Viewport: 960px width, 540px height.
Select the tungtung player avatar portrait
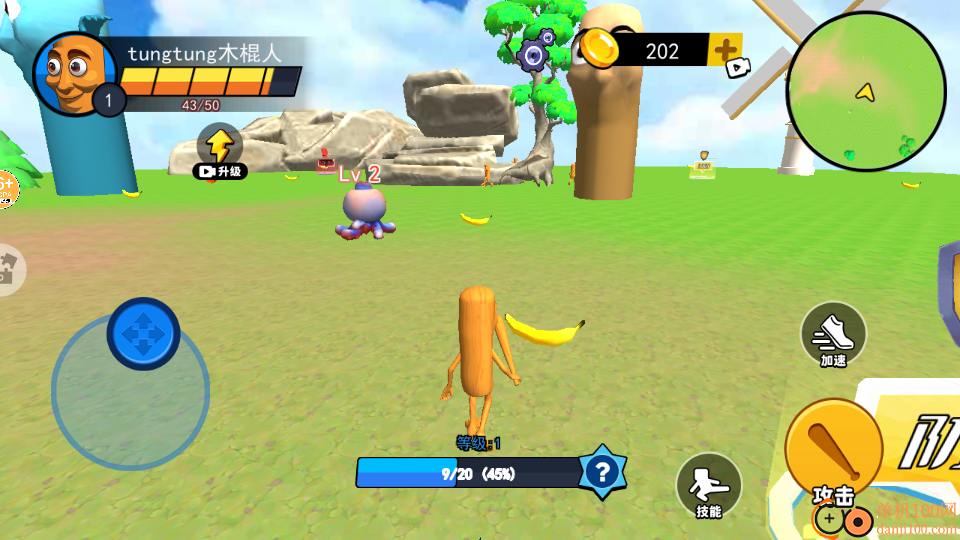74,72
